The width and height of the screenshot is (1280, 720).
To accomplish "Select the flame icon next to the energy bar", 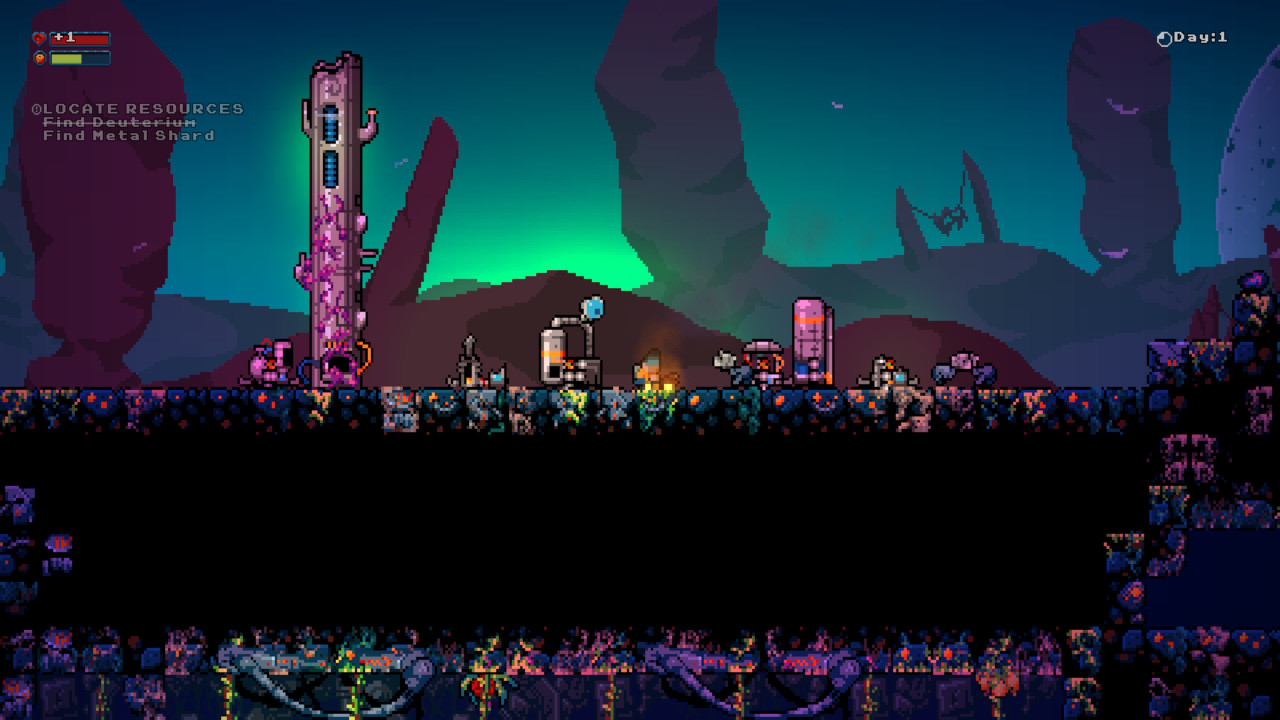I will point(39,58).
